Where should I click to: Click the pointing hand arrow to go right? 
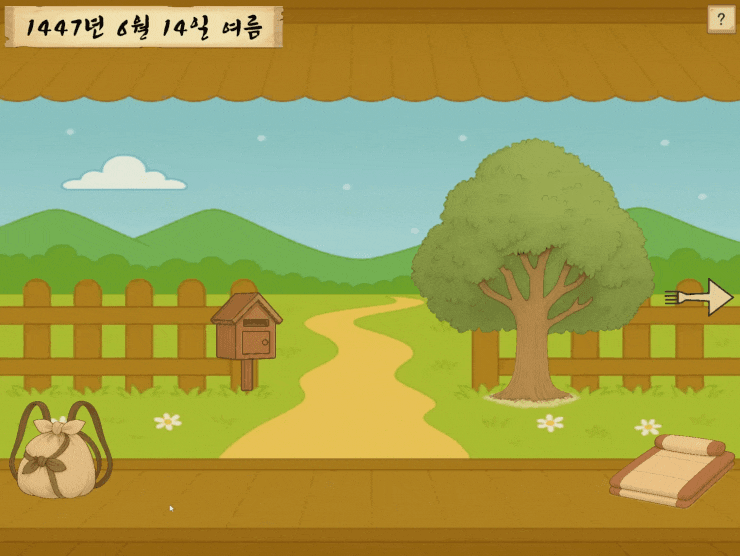[701, 297]
